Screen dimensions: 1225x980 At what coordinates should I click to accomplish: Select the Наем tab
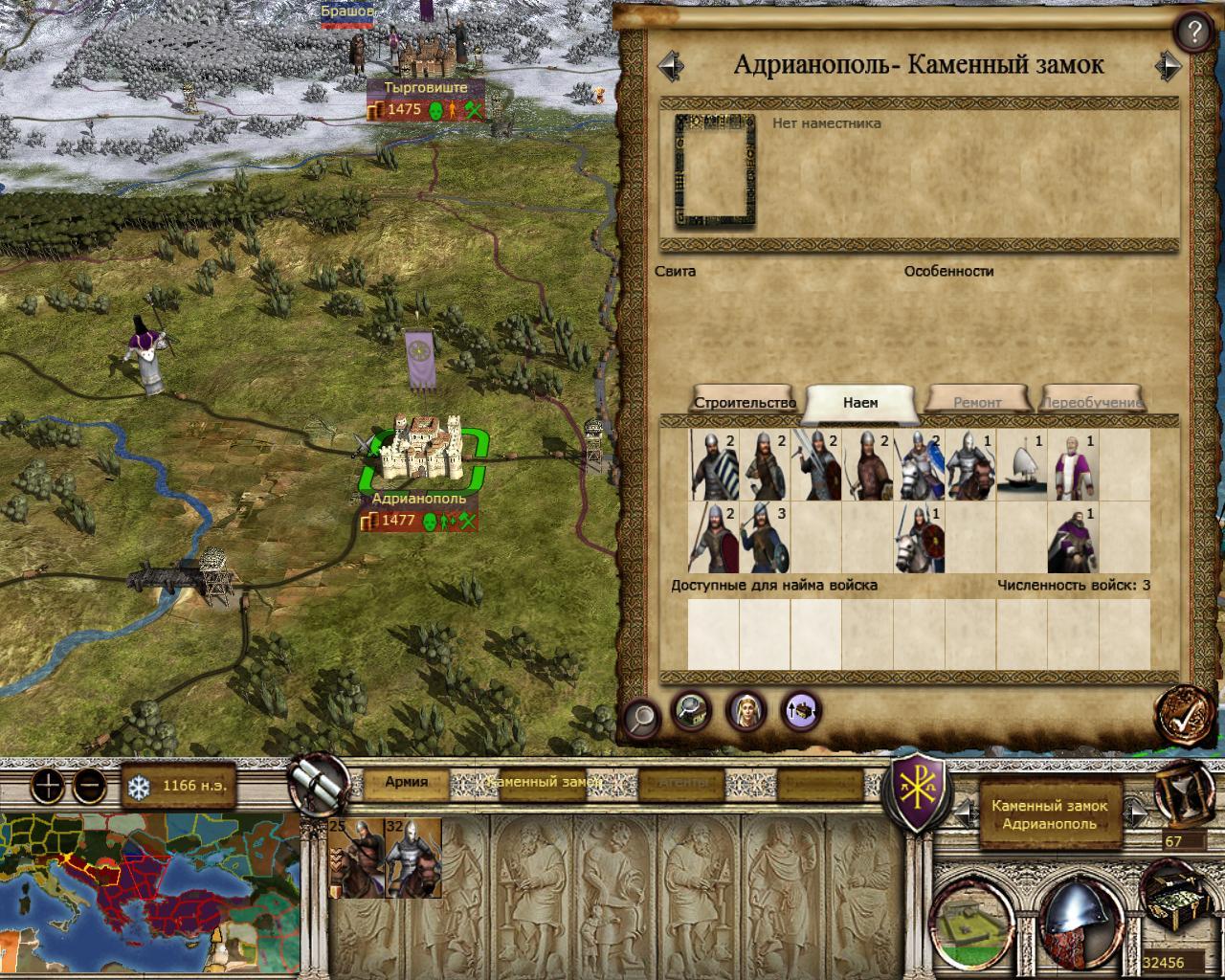click(x=860, y=403)
